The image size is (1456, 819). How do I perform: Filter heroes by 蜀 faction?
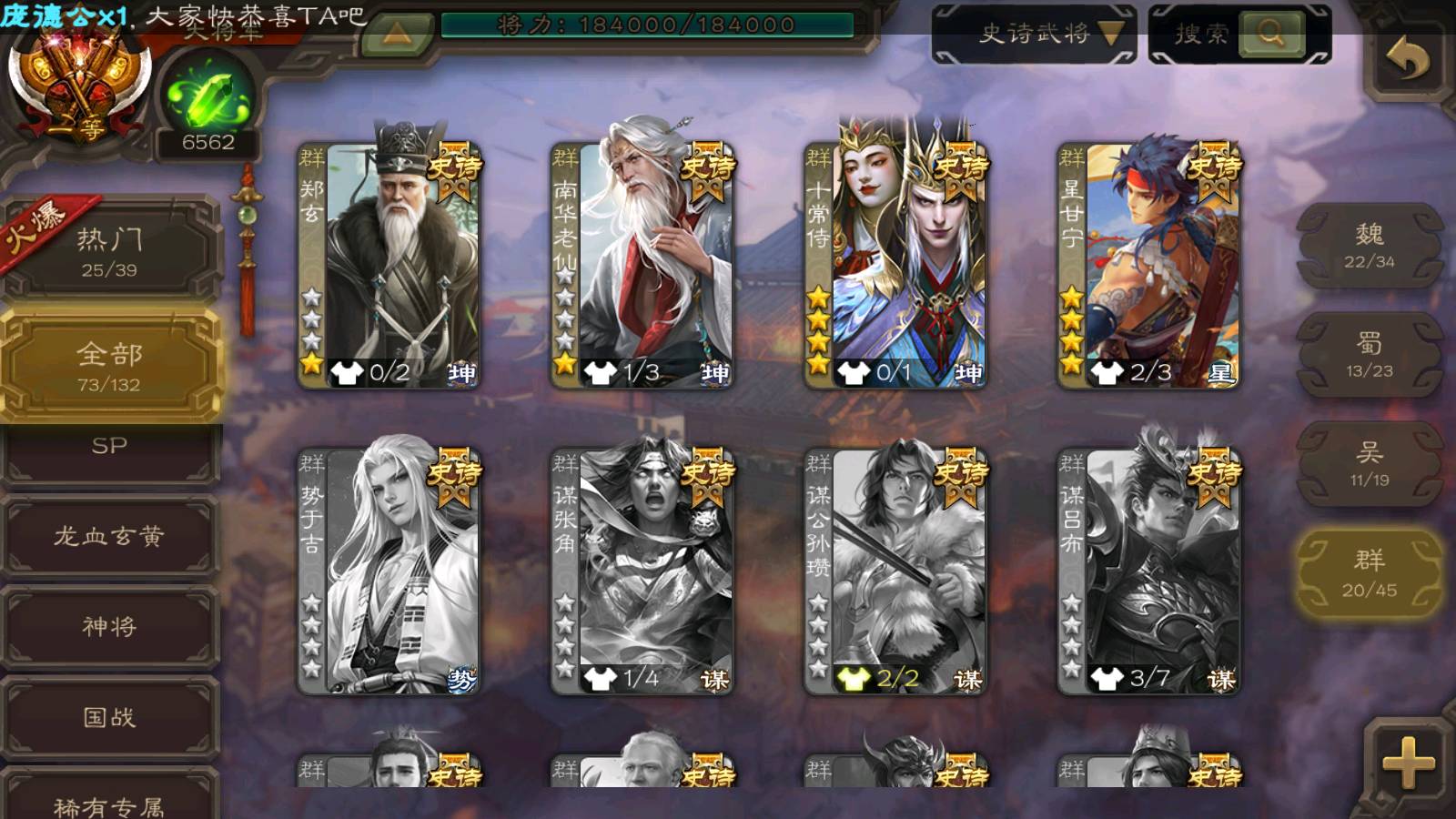[x=1369, y=355]
